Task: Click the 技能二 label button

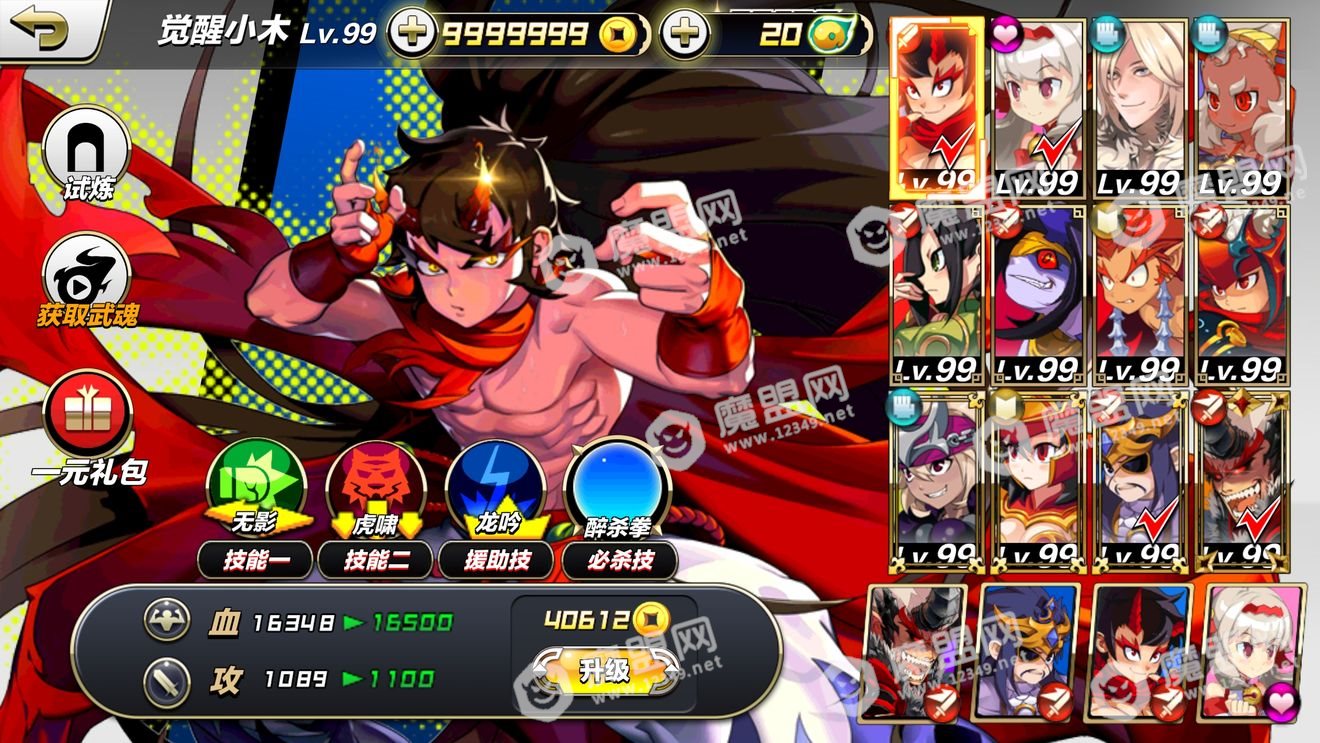Action: [376, 560]
